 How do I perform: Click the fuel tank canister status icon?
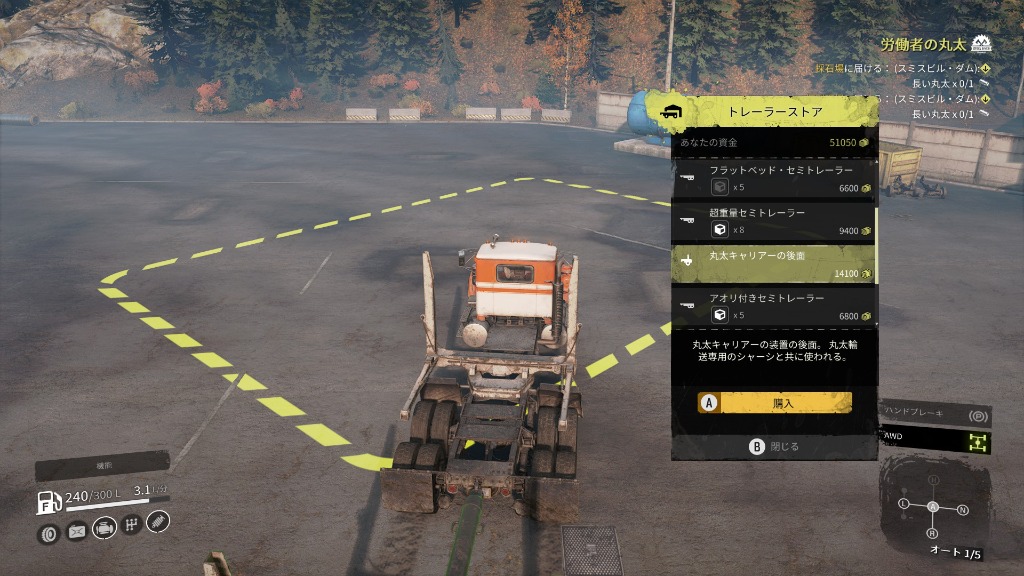tap(76, 532)
